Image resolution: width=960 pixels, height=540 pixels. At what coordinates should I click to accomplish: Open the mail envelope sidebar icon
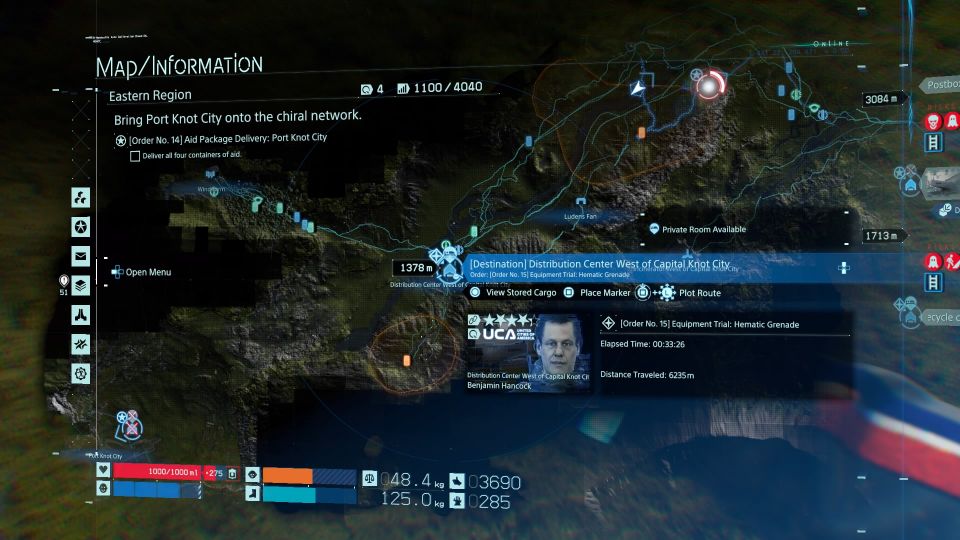coord(80,255)
